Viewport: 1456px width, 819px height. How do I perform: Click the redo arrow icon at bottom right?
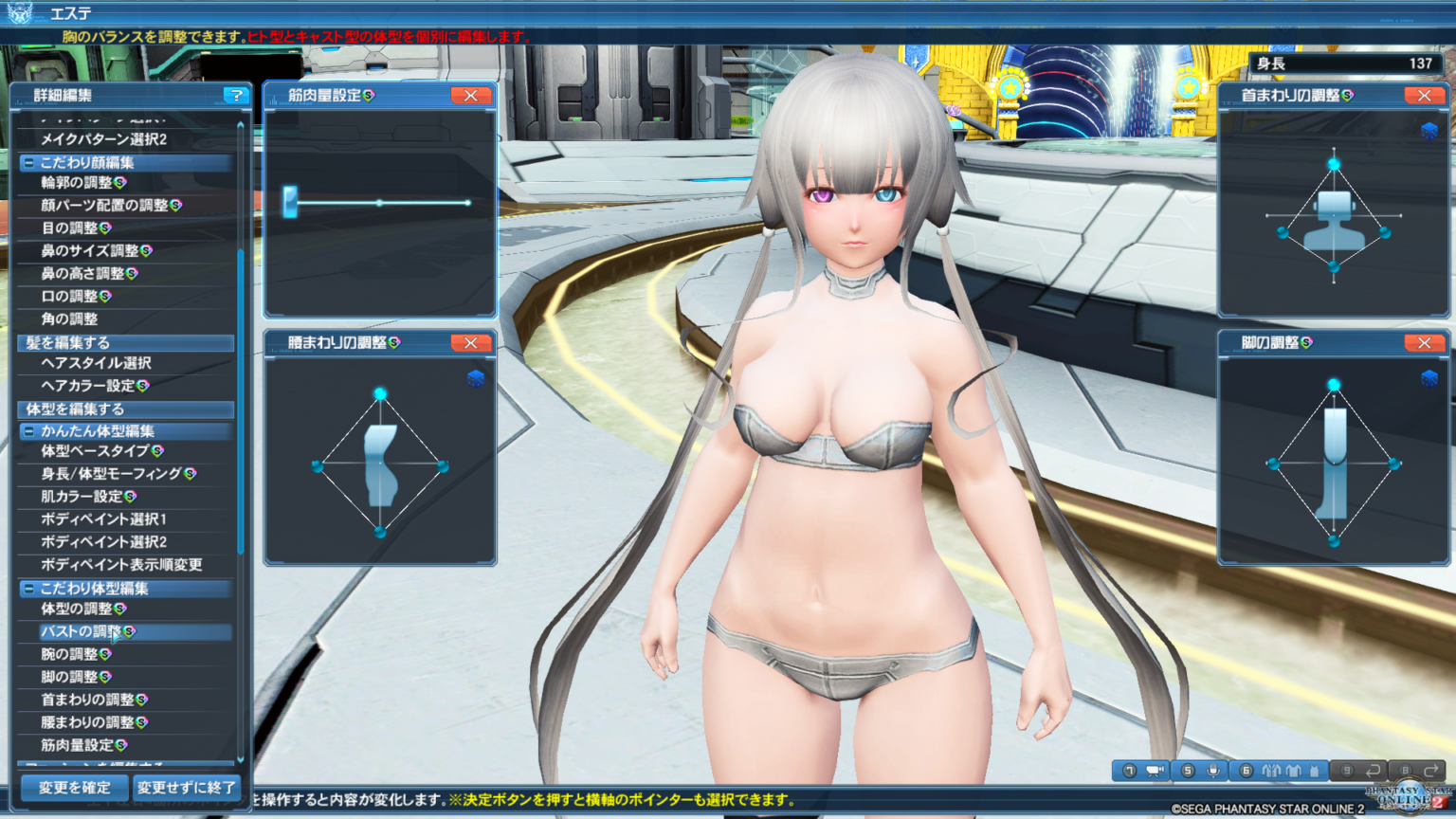pyautogui.click(x=1429, y=771)
